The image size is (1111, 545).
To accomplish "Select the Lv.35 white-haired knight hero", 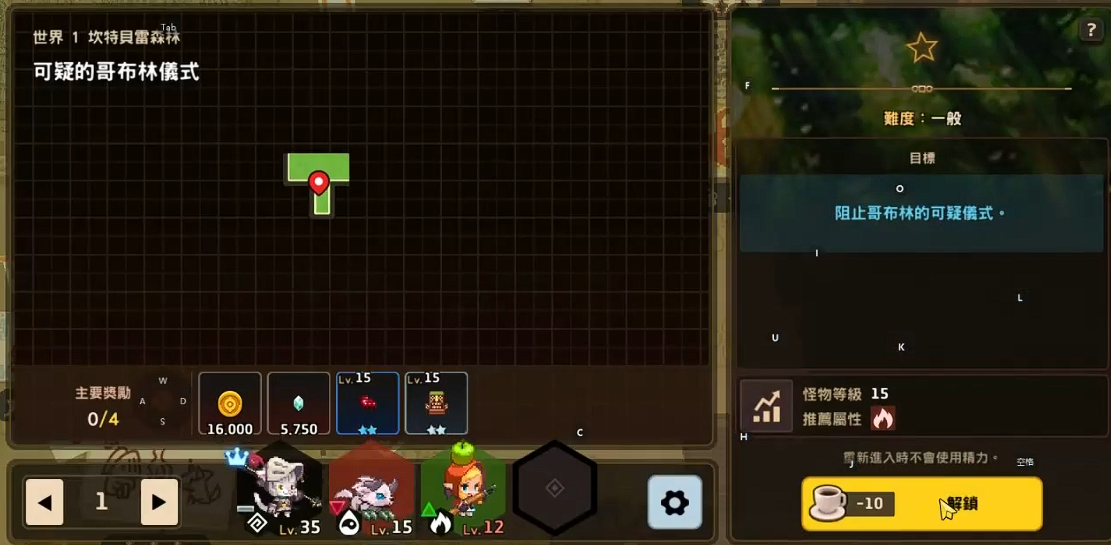I will [280, 490].
